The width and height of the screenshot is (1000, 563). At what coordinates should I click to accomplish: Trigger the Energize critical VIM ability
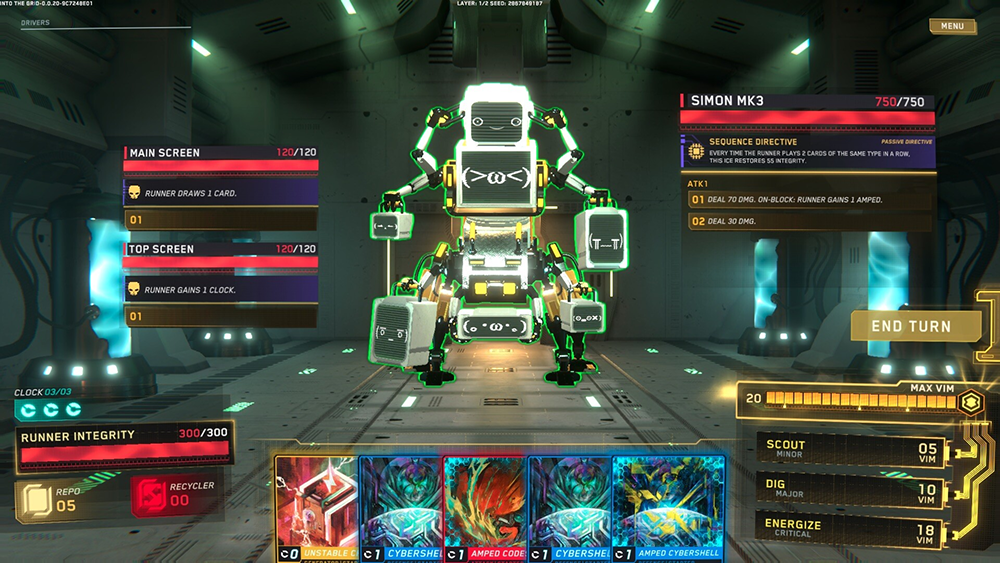click(x=848, y=529)
